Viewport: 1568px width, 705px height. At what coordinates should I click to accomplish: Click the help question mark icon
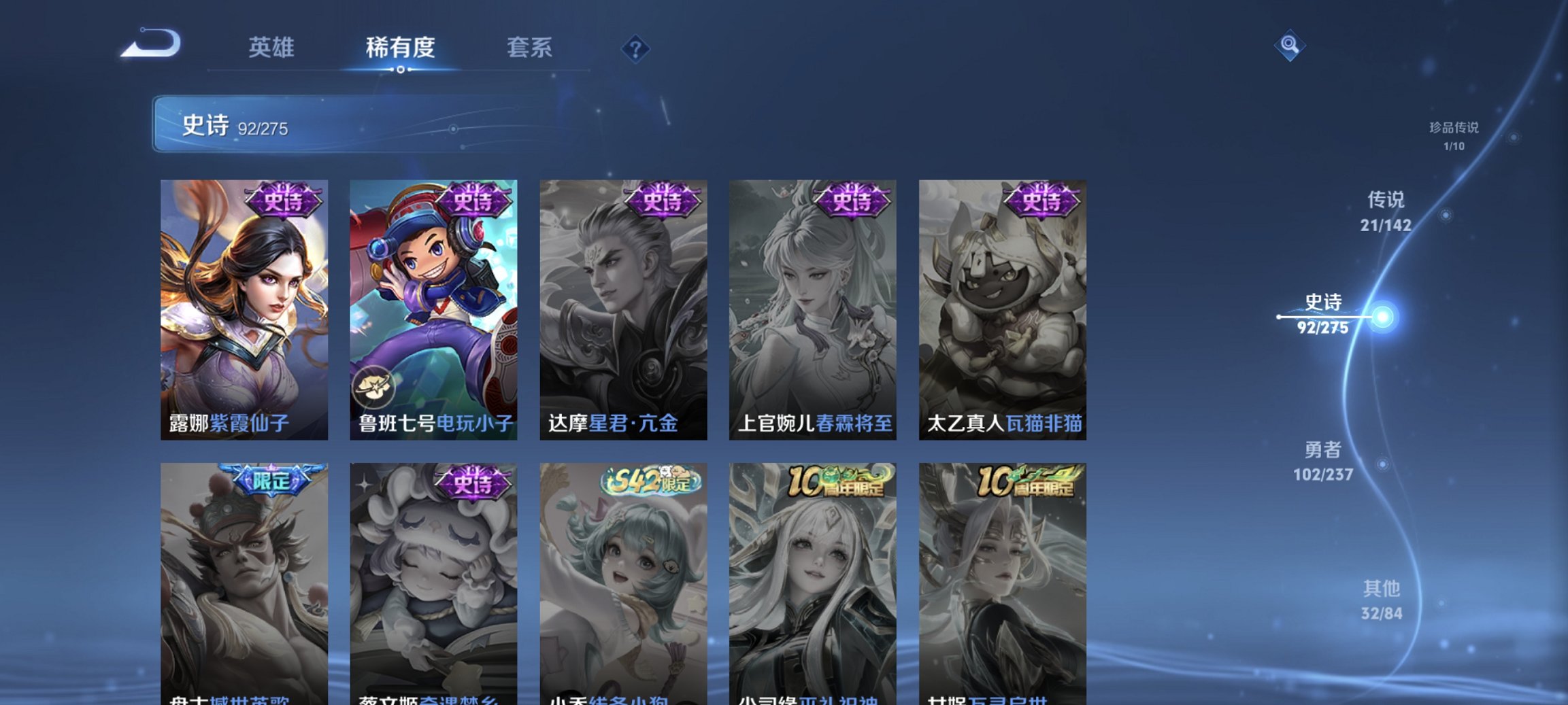tap(635, 48)
